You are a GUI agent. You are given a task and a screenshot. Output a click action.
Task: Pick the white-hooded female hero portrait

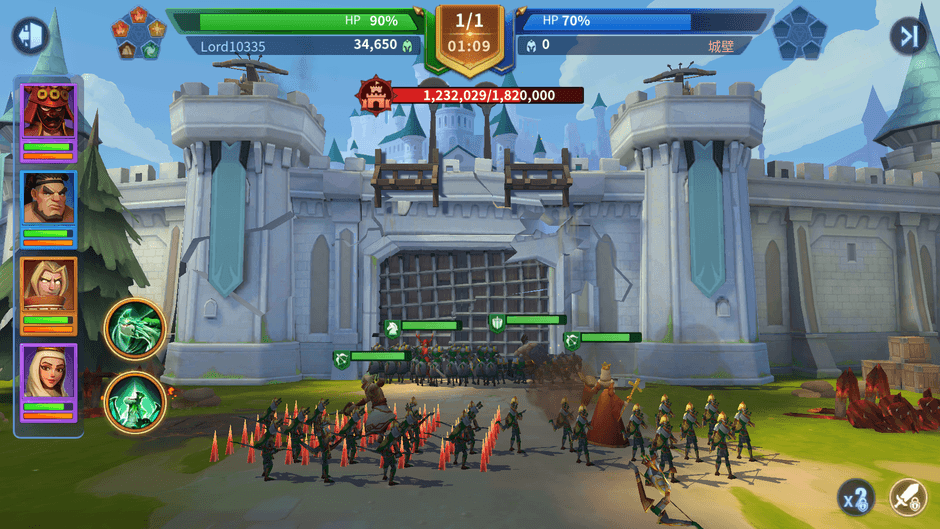pyautogui.click(x=48, y=373)
